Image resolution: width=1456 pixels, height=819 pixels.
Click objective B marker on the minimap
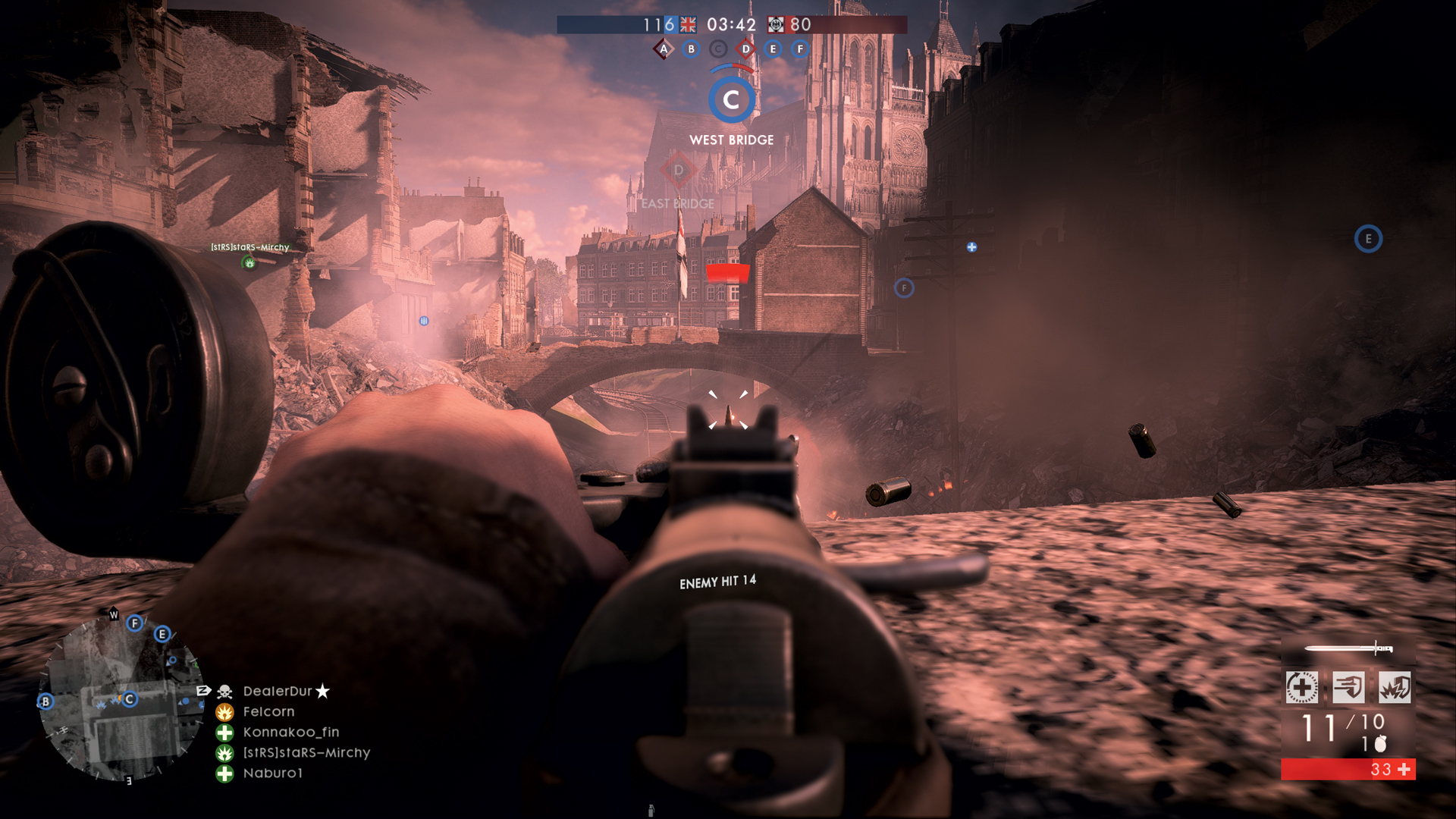pos(45,701)
